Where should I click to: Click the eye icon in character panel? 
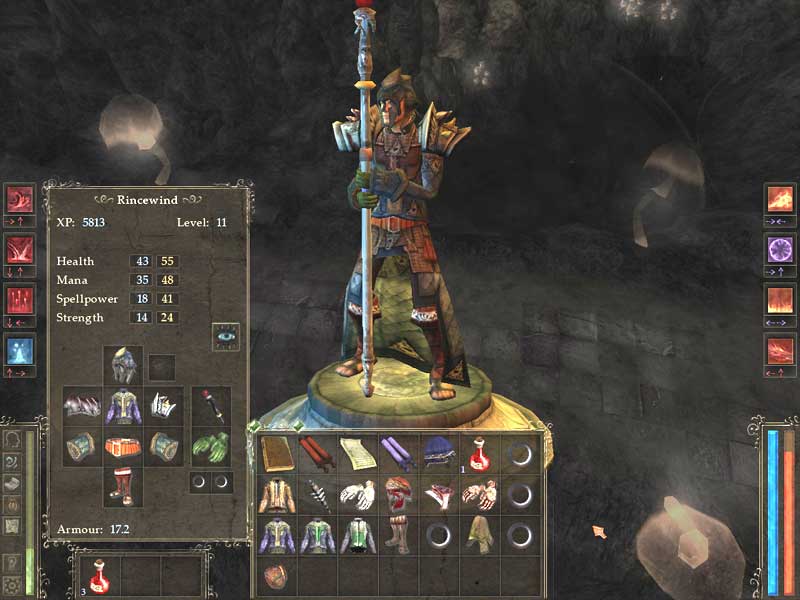(x=225, y=336)
